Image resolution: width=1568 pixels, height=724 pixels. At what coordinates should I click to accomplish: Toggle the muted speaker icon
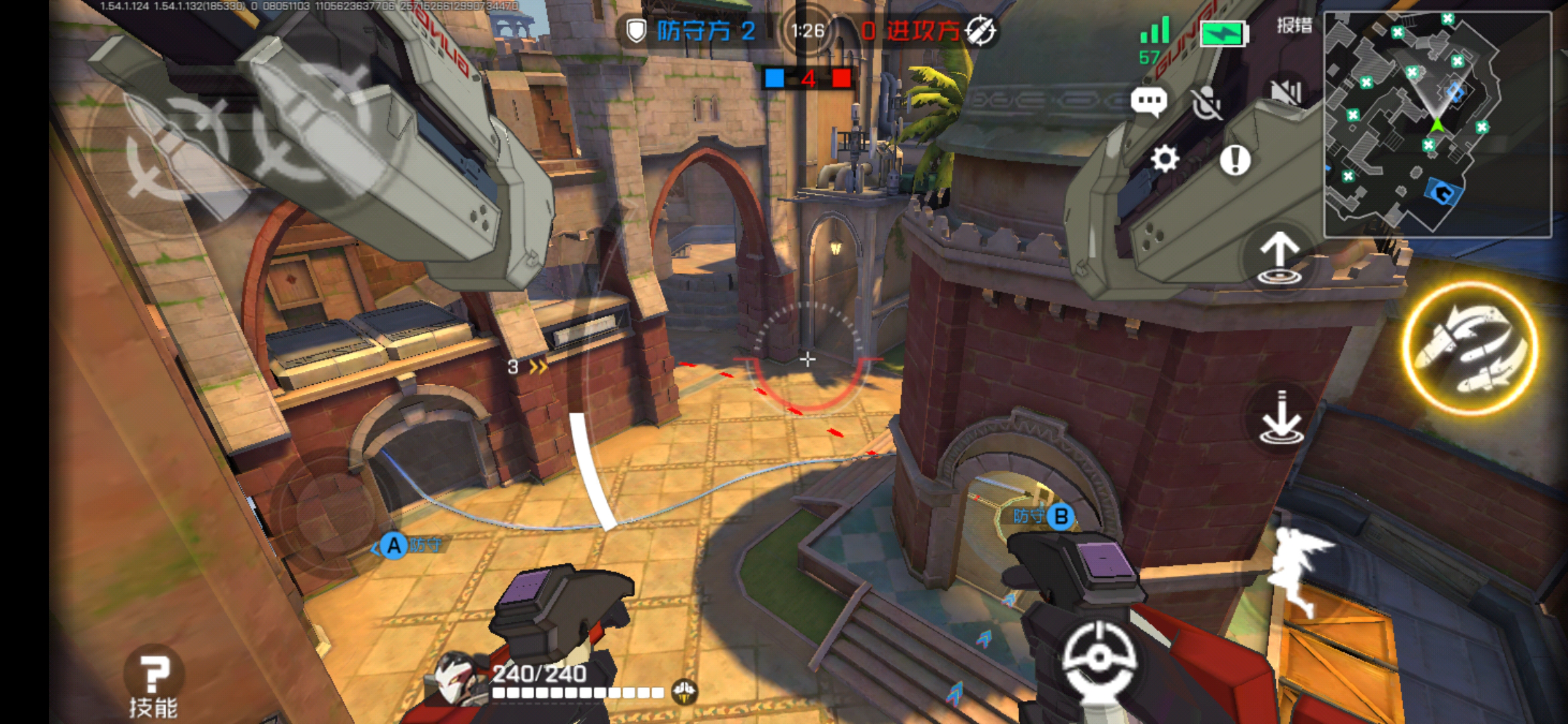[x=1285, y=92]
